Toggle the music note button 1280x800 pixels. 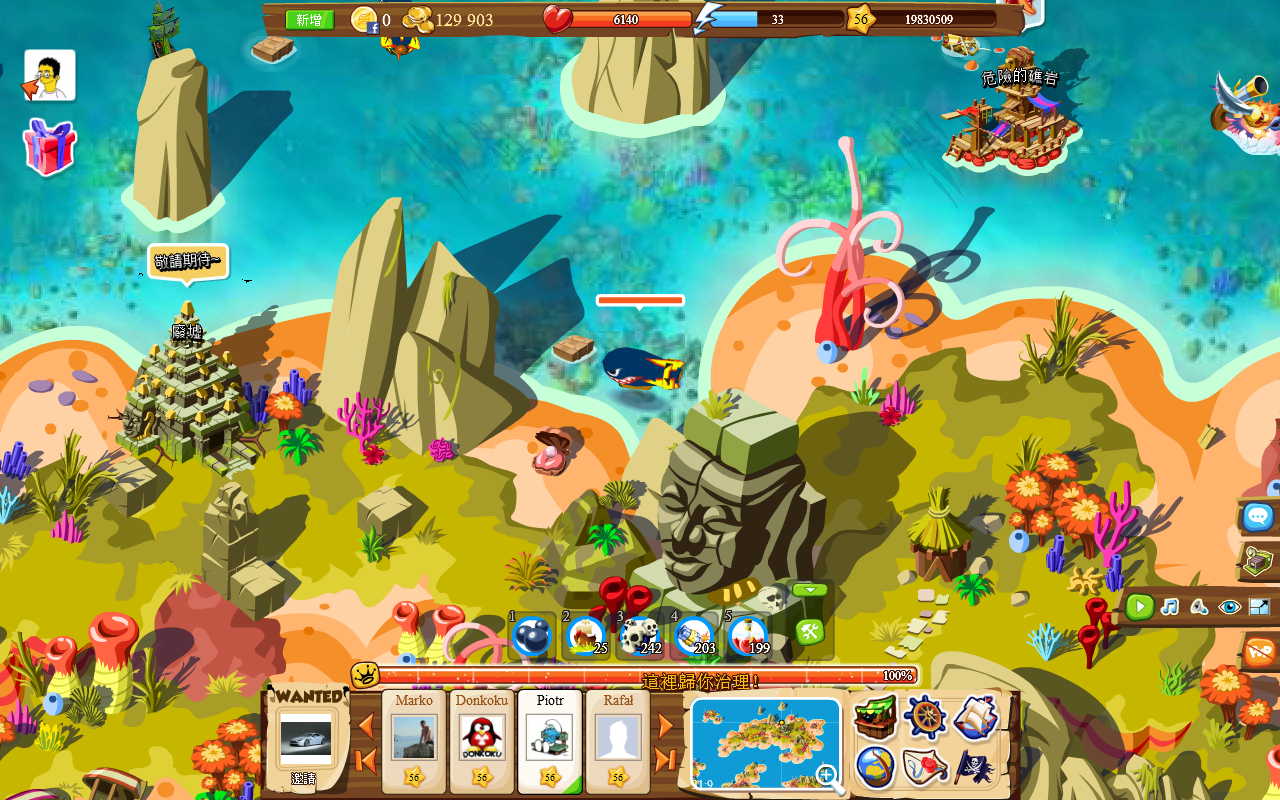(x=1169, y=607)
